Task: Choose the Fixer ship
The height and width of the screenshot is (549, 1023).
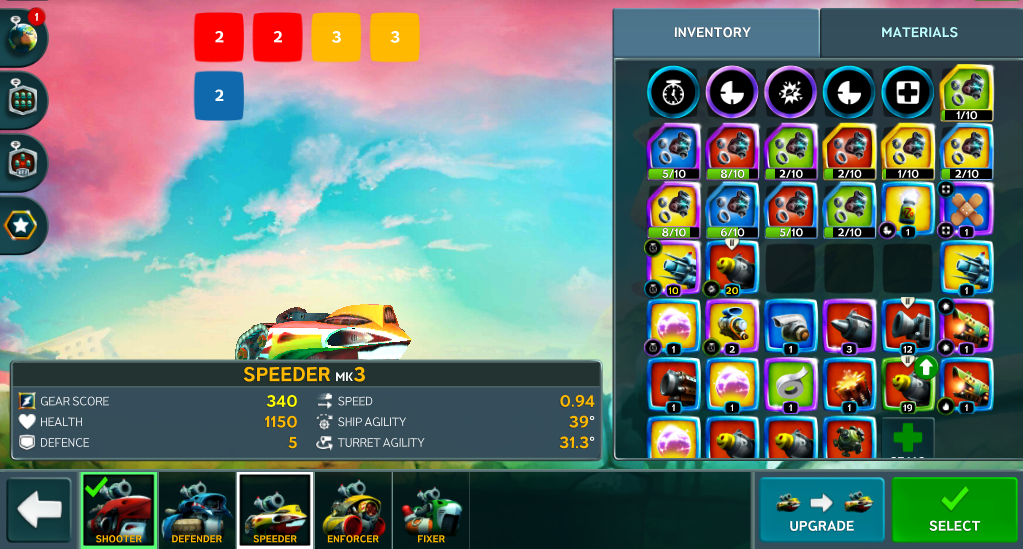Action: 431,509
